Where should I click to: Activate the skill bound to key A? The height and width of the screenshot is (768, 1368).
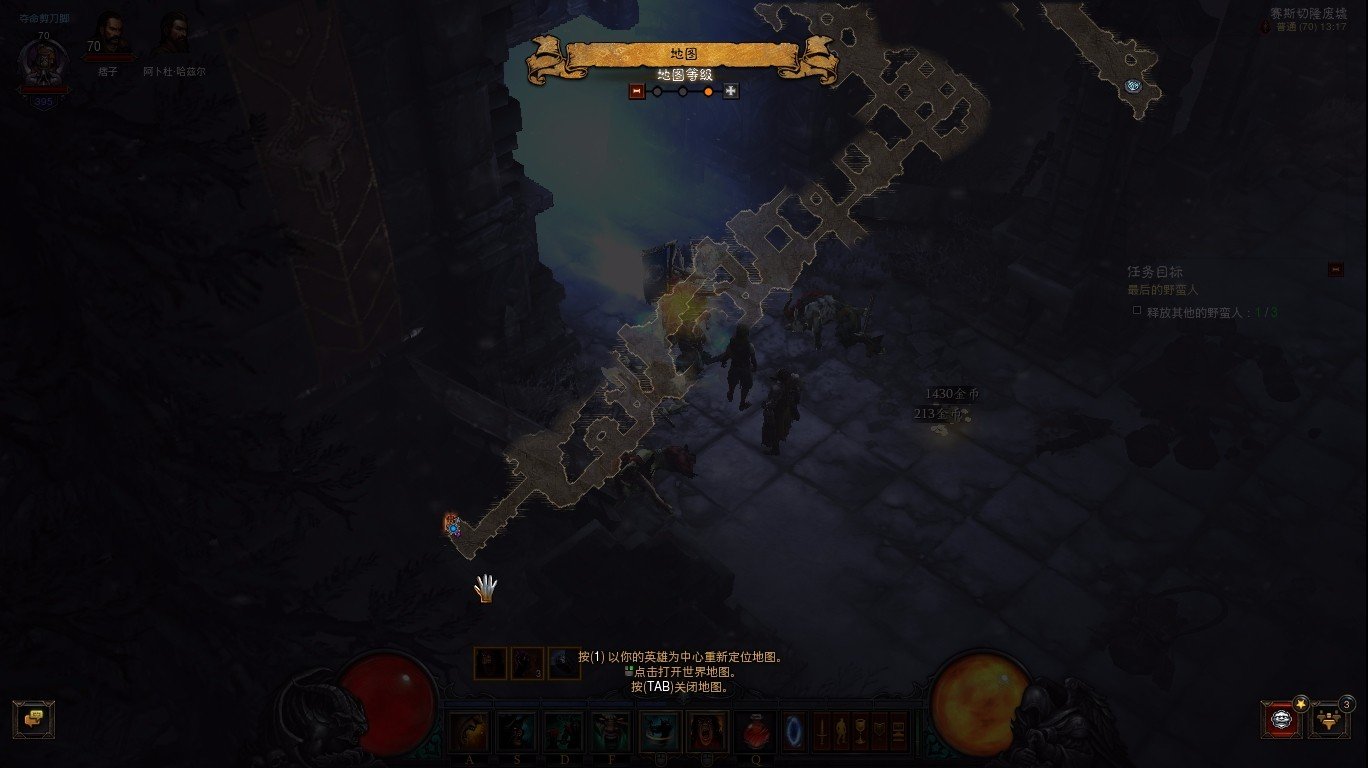[468, 732]
